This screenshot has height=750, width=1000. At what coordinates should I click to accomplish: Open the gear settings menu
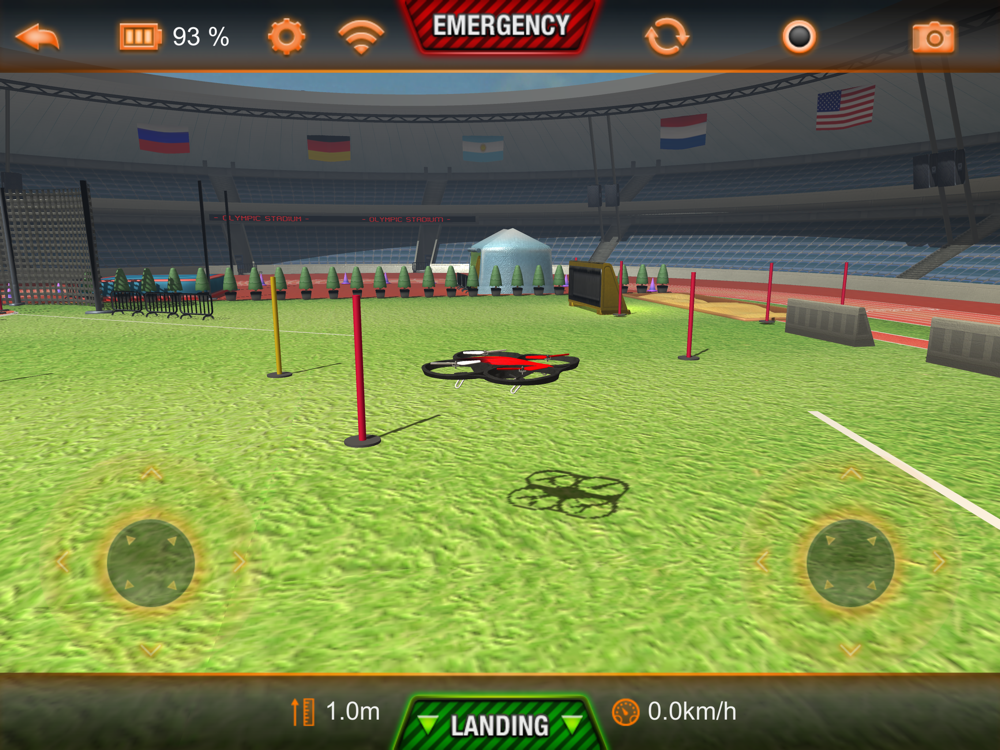[286, 37]
